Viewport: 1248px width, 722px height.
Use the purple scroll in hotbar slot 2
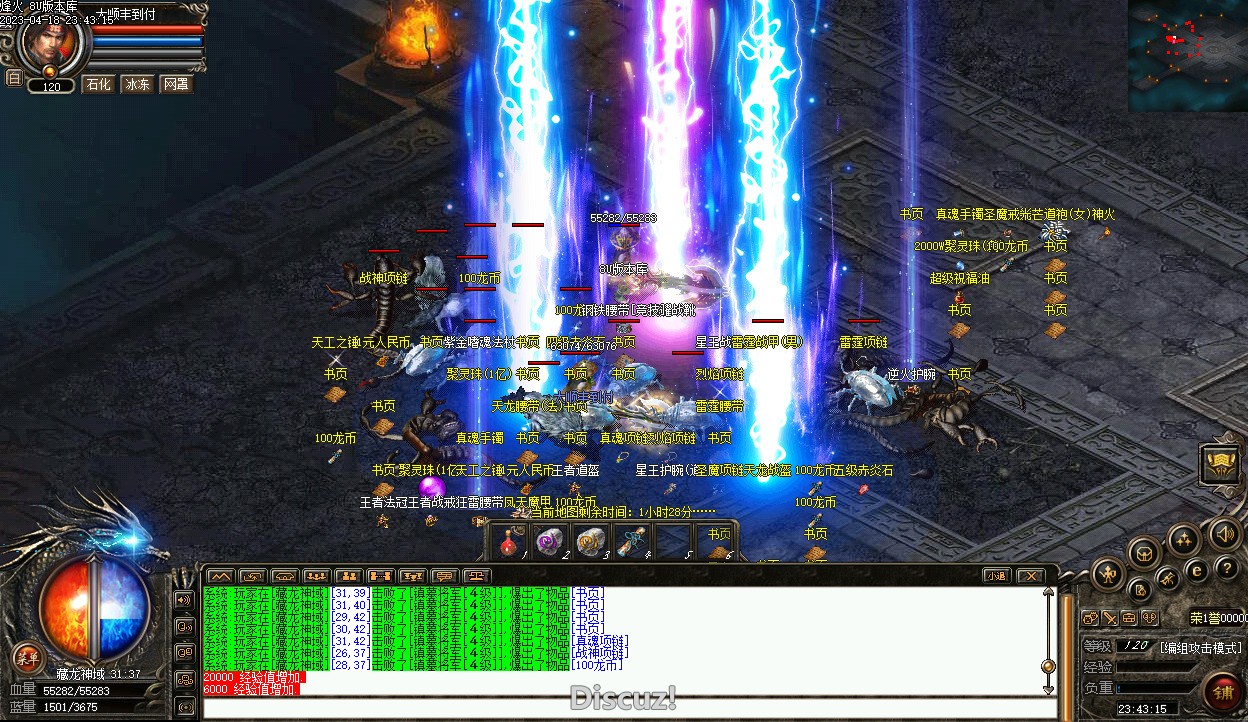[549, 543]
